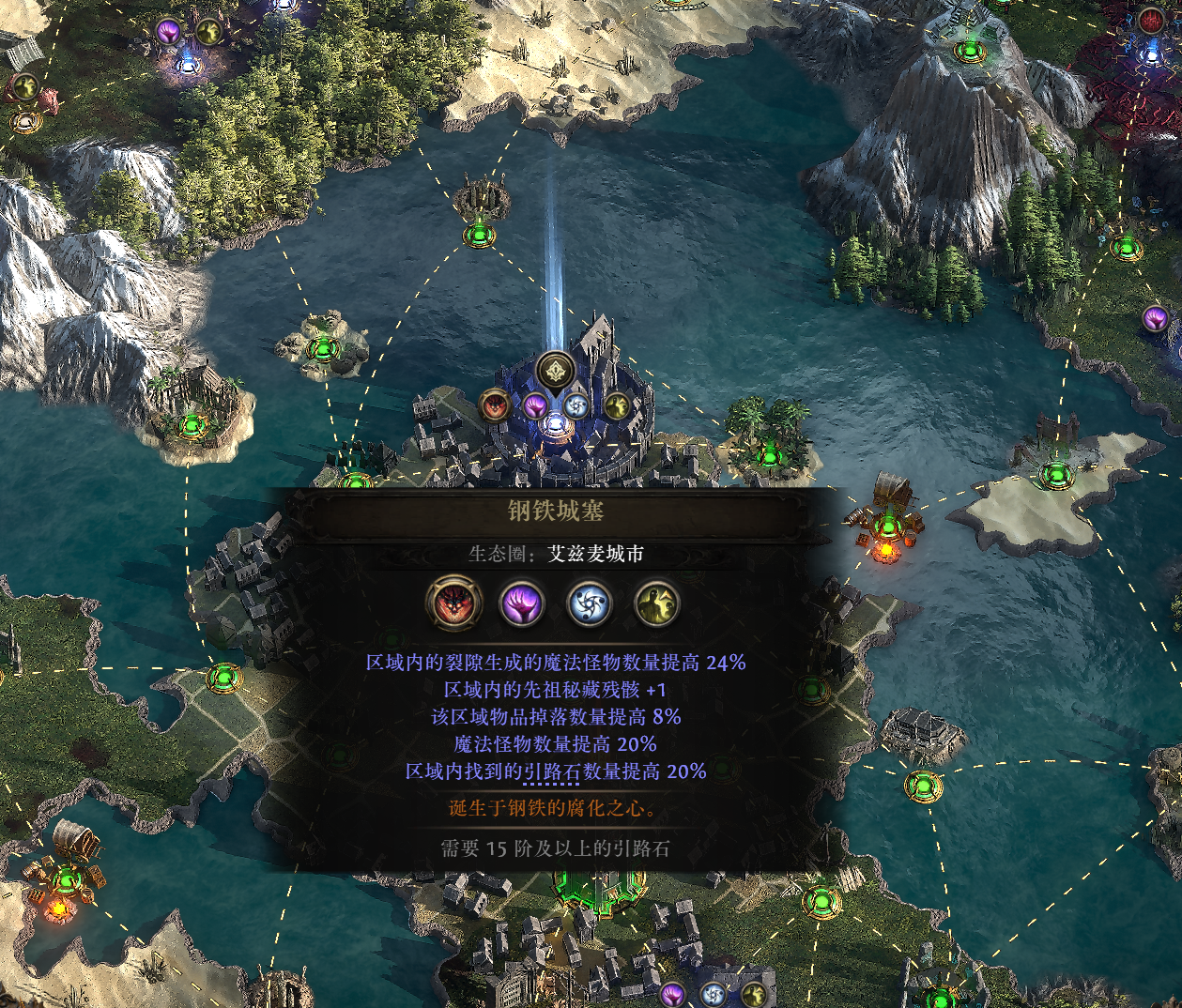1182x1008 pixels.
Task: Select the wooden stockade island node
Action: click(192, 423)
